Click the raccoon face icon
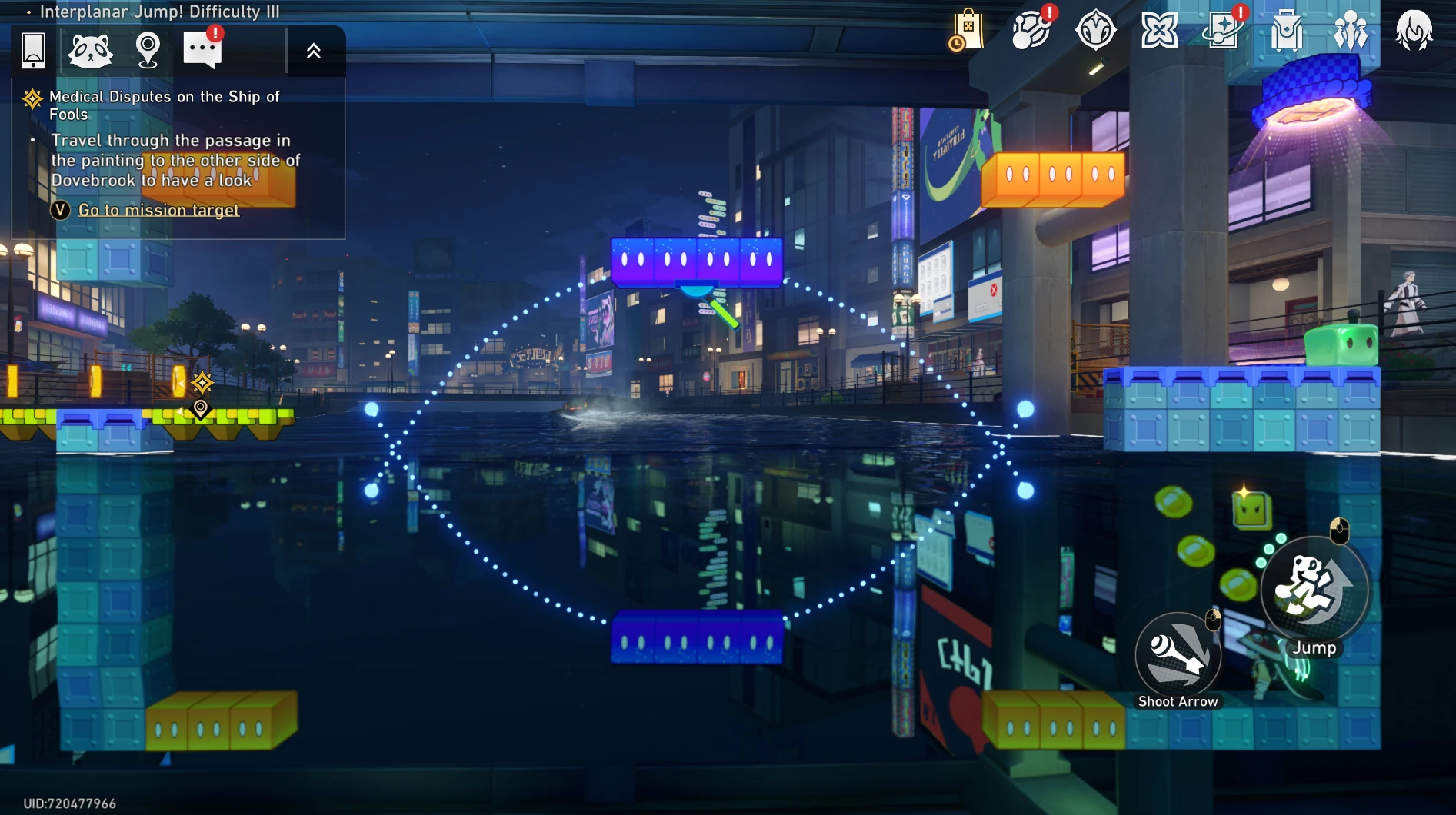 point(90,51)
